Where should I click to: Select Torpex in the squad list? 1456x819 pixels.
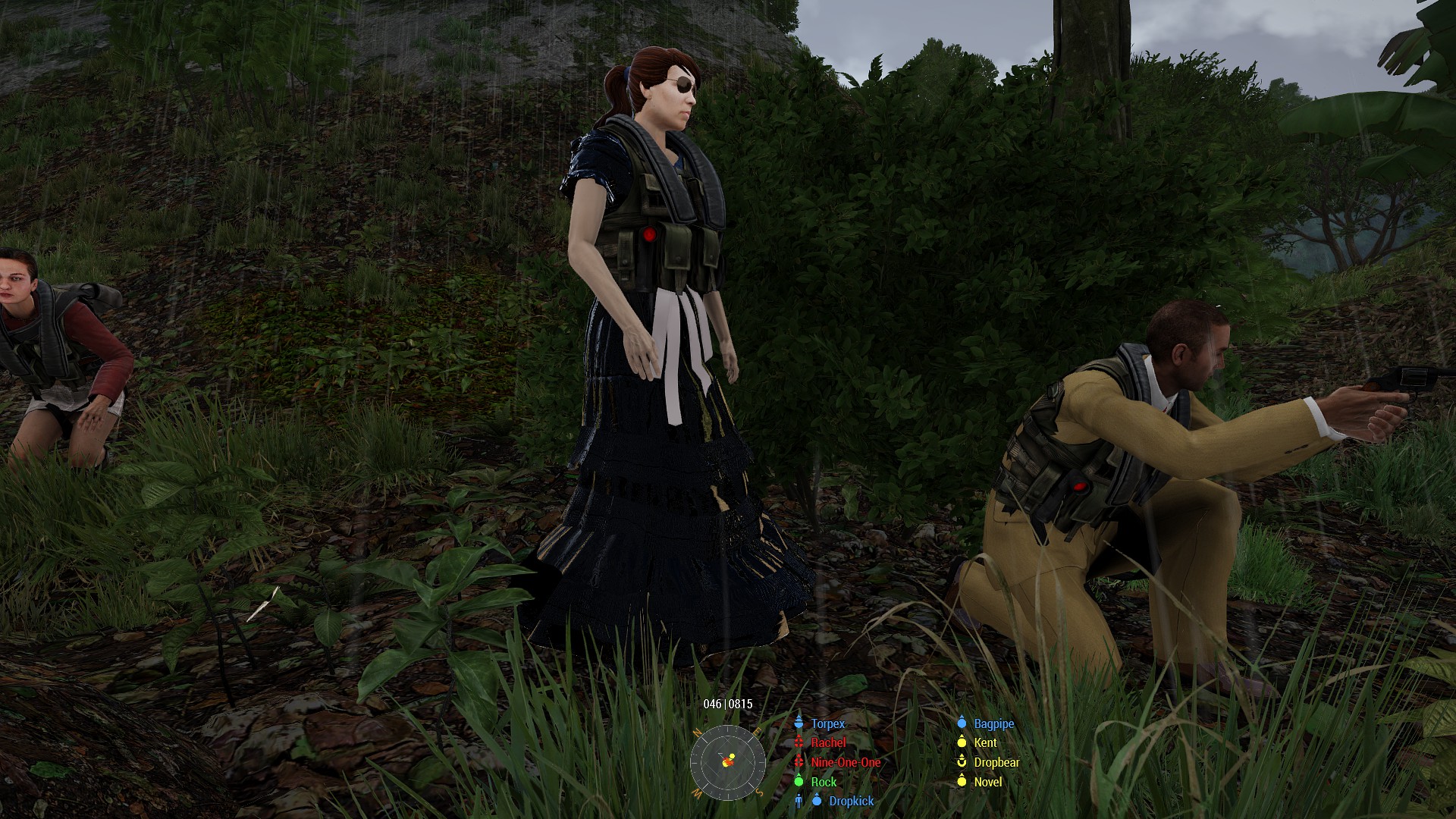(827, 723)
